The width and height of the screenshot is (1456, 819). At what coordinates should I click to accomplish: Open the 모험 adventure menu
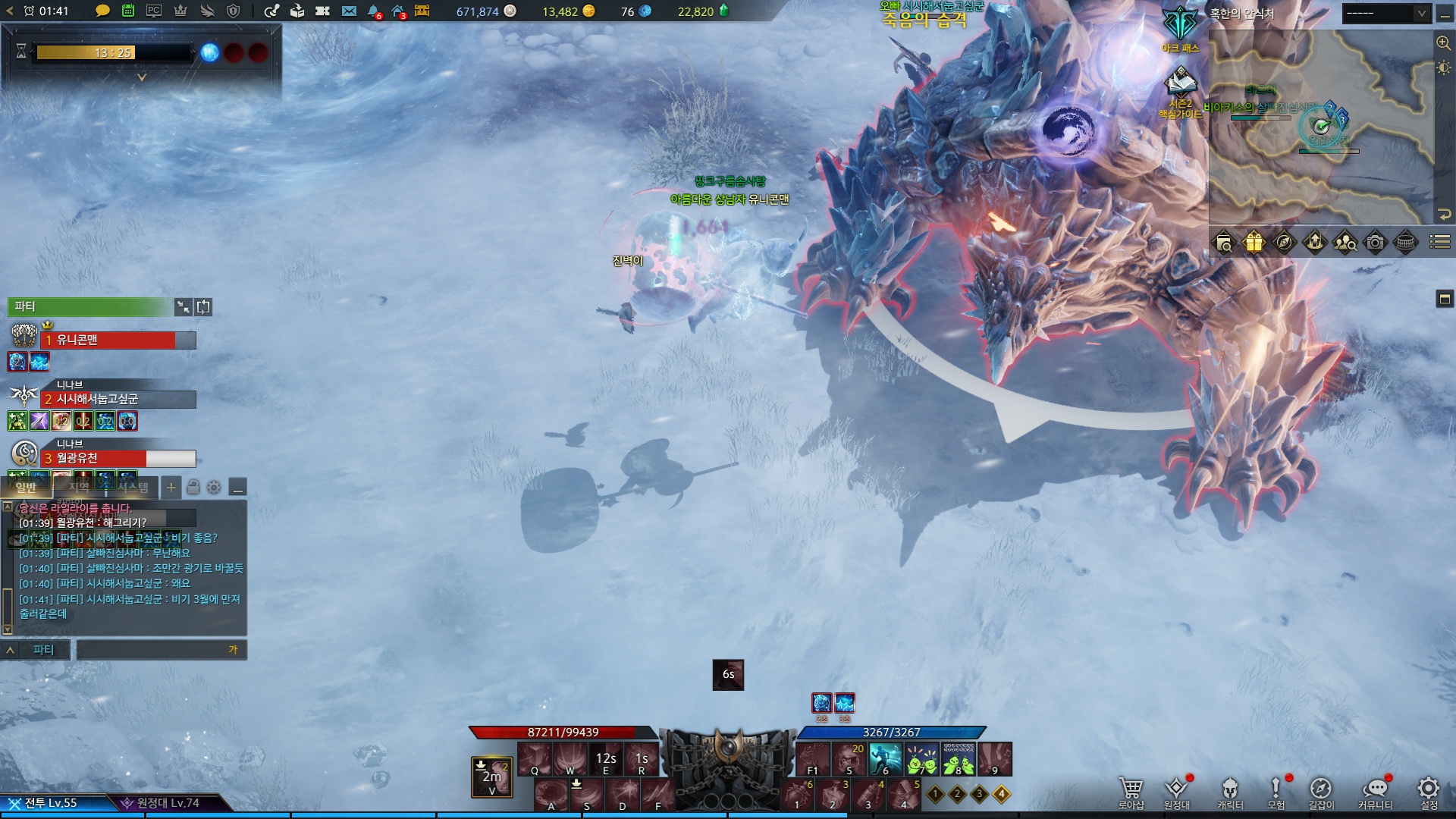[1276, 790]
